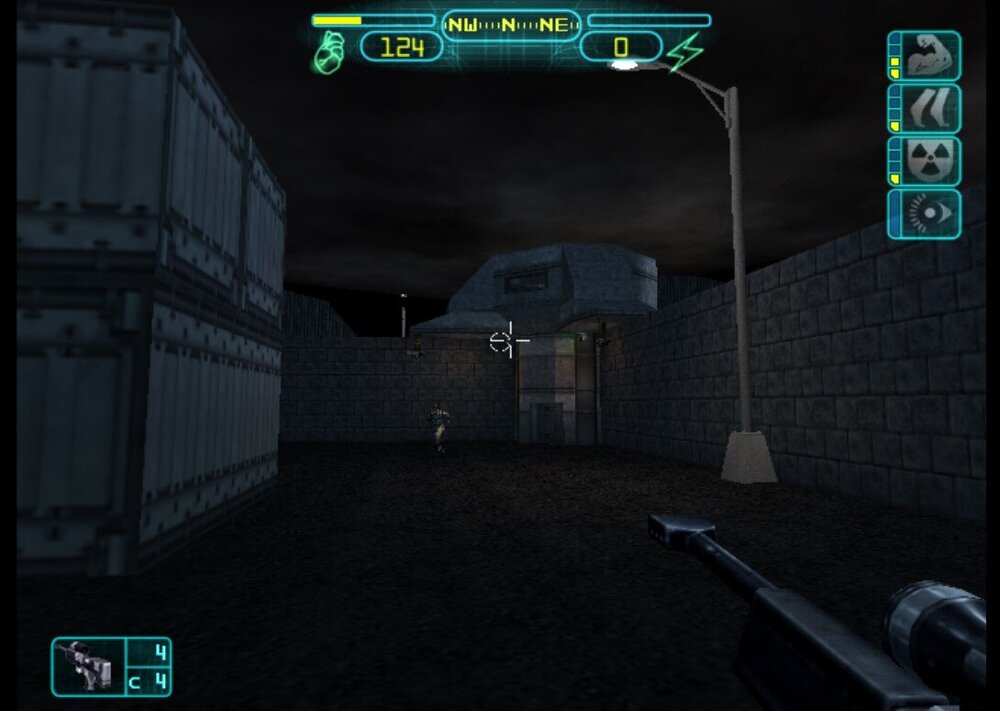Click the green lightning bolt energy icon

coord(688,51)
